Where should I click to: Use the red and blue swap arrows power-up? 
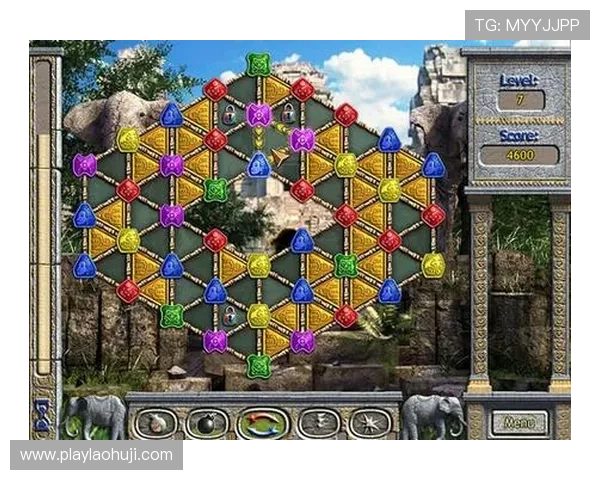(262, 423)
